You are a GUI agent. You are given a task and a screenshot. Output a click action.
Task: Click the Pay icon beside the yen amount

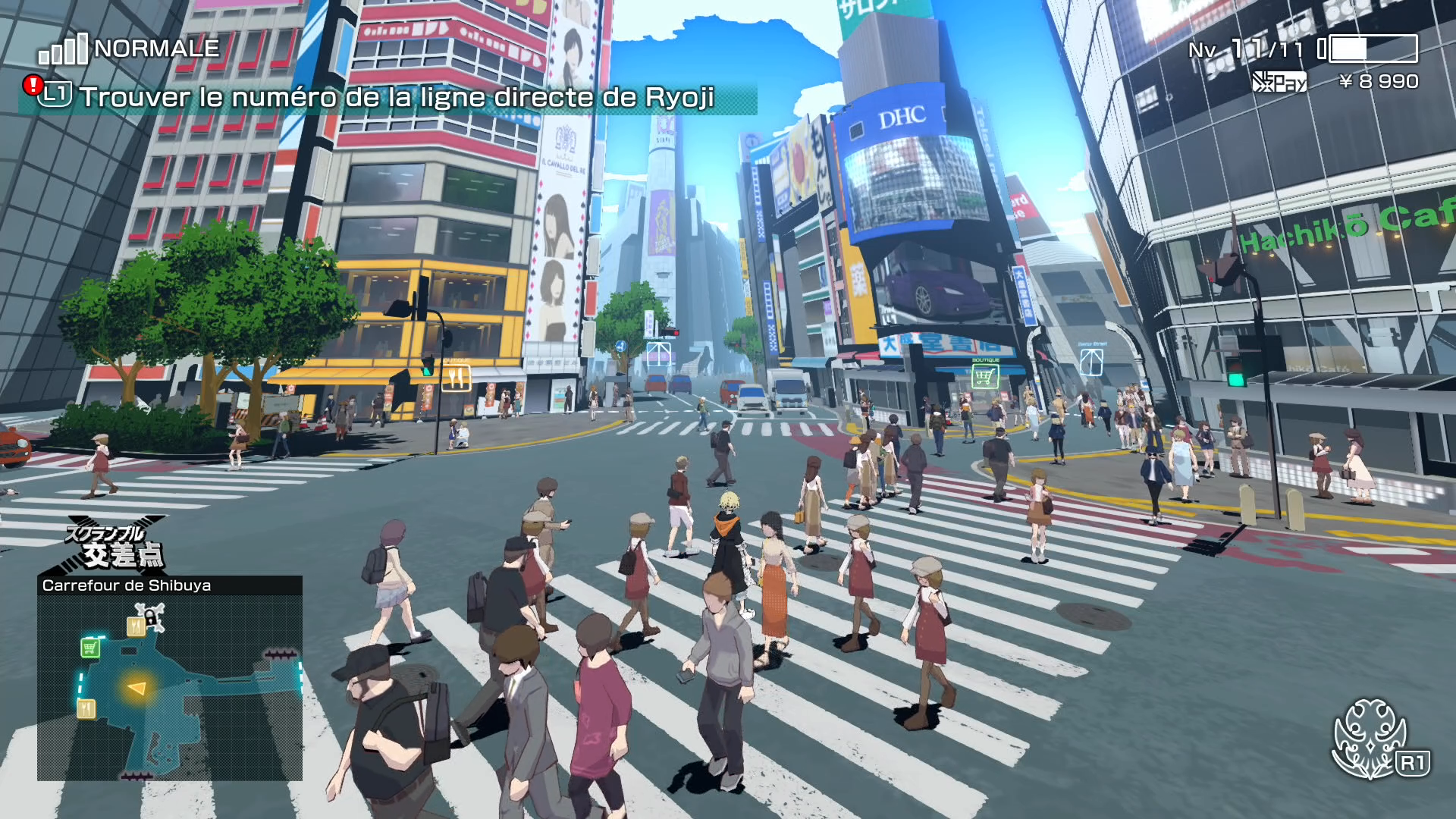point(1279,82)
